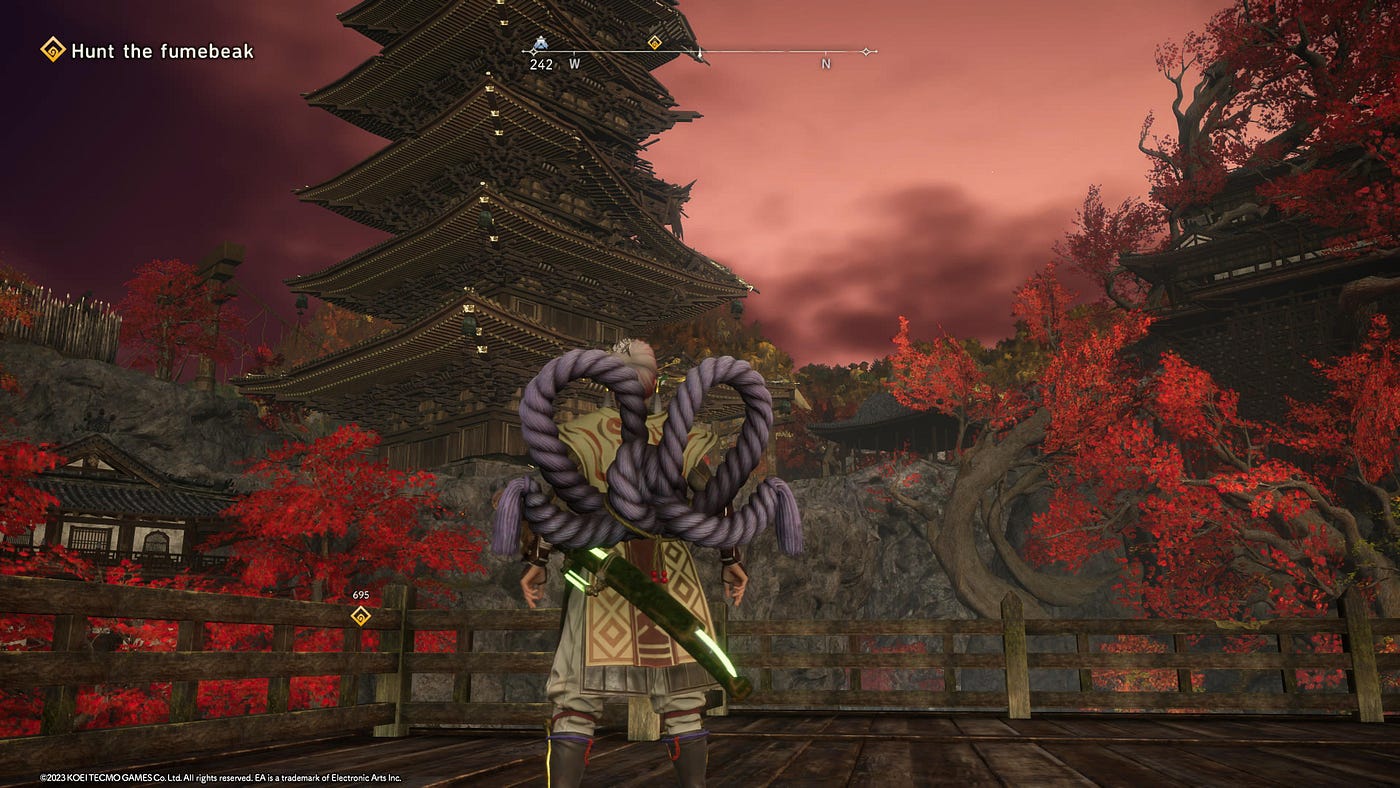Viewport: 1400px width, 788px height.
Task: Select the "Hunt the fumebeak" objective tracker
Action: pyautogui.click(x=148, y=50)
